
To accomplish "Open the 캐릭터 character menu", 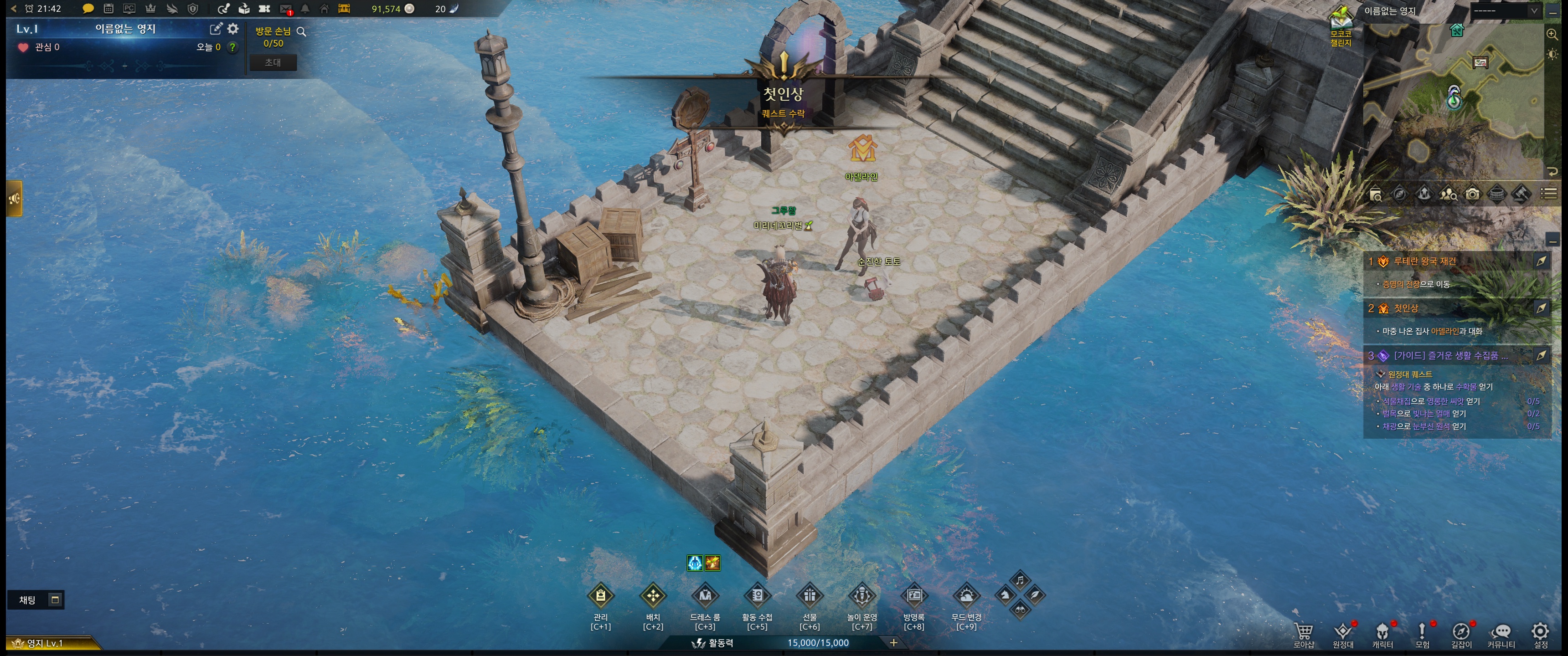I will pyautogui.click(x=1382, y=632).
